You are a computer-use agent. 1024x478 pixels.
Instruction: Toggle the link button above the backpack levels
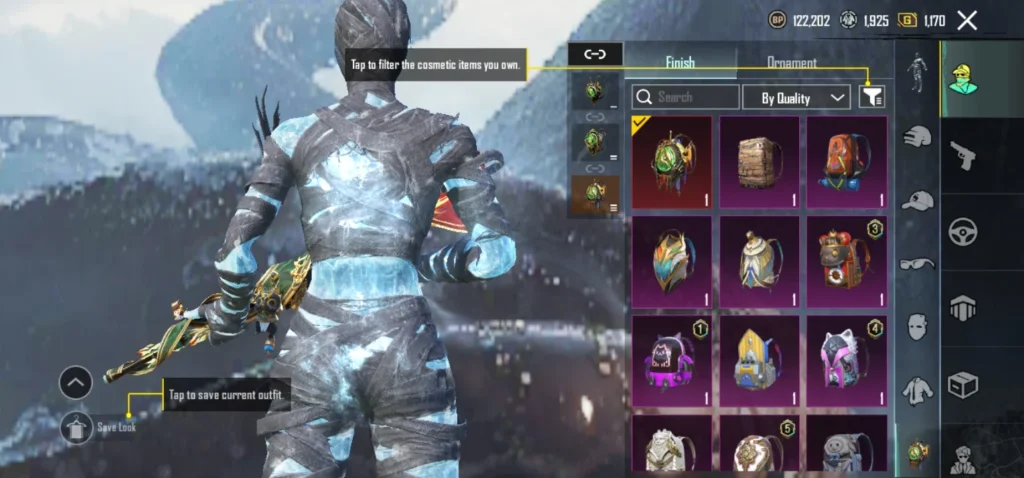(x=595, y=54)
